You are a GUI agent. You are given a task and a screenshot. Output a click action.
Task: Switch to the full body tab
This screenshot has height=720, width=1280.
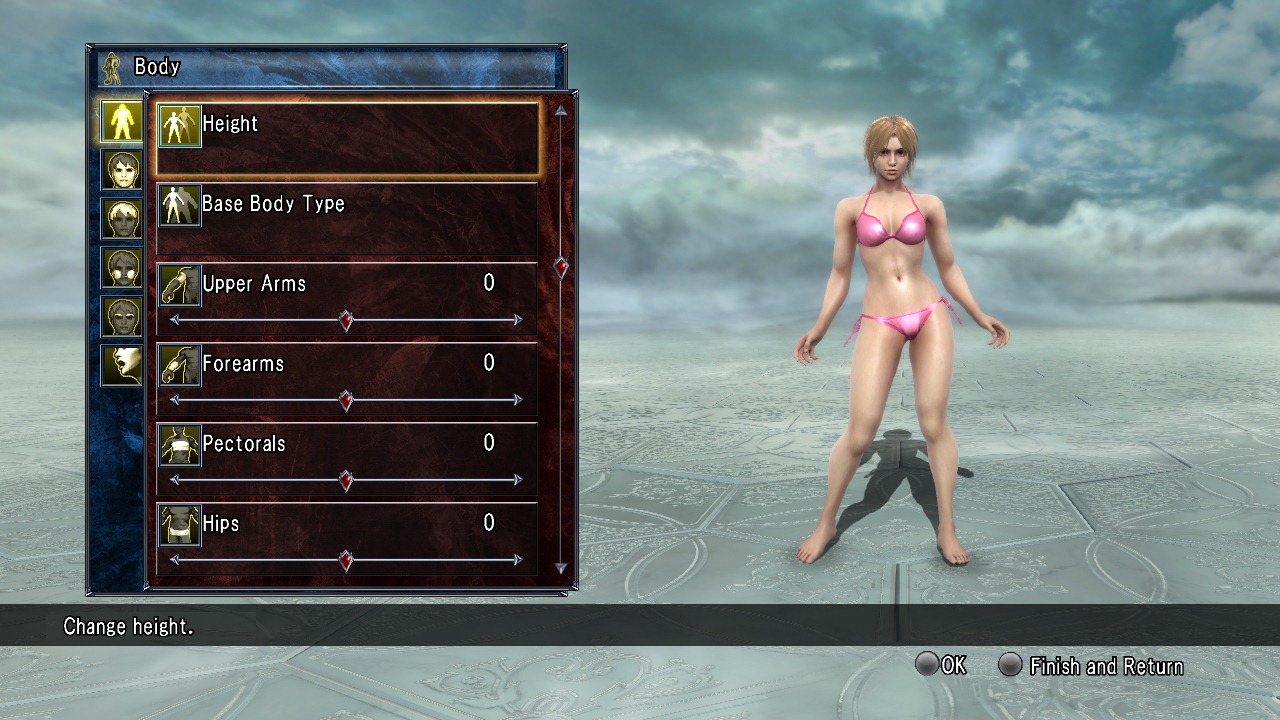(x=121, y=120)
